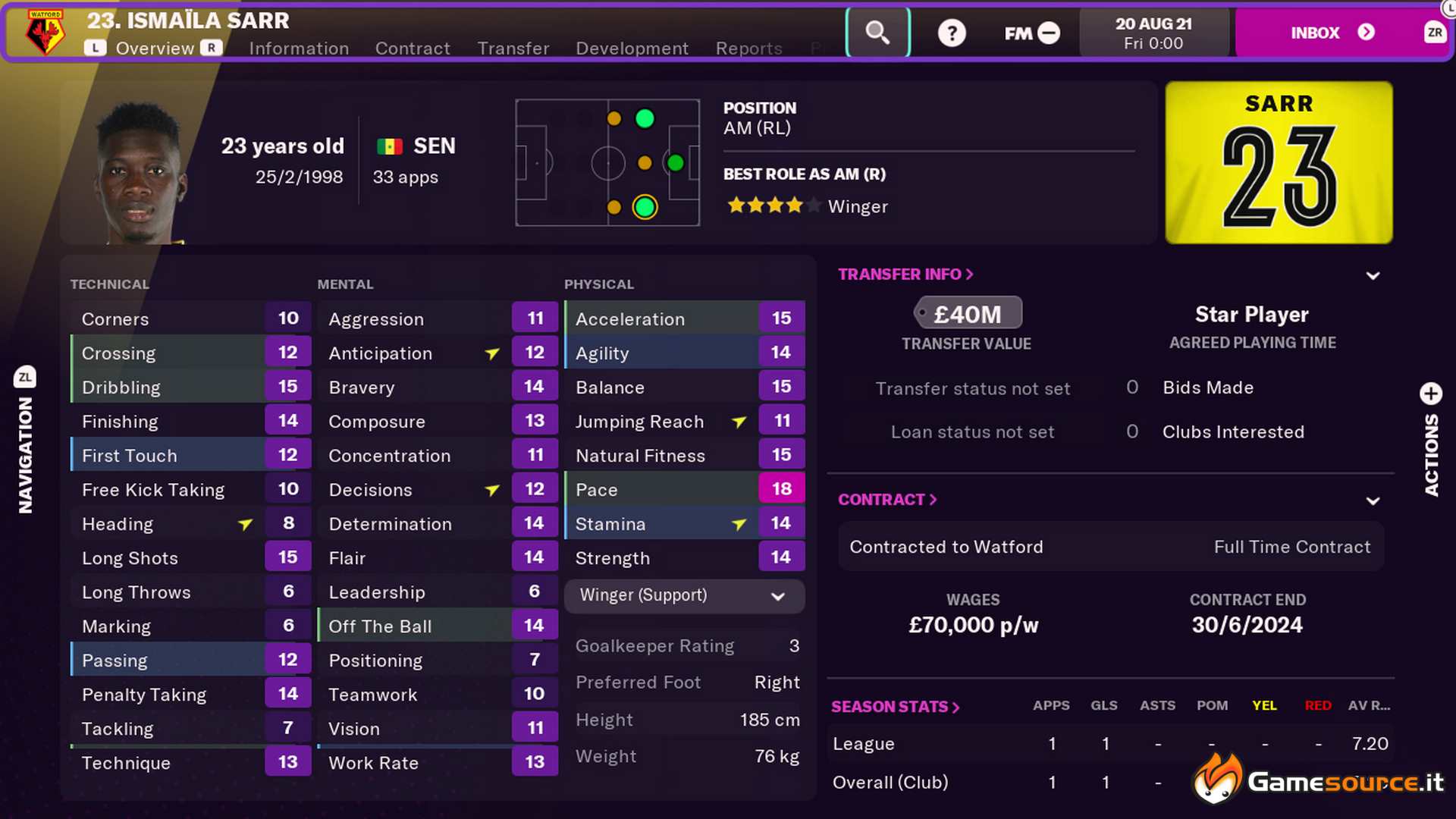
Task: Collapse the Transfer Info panel chevron
Action: pyautogui.click(x=1373, y=275)
